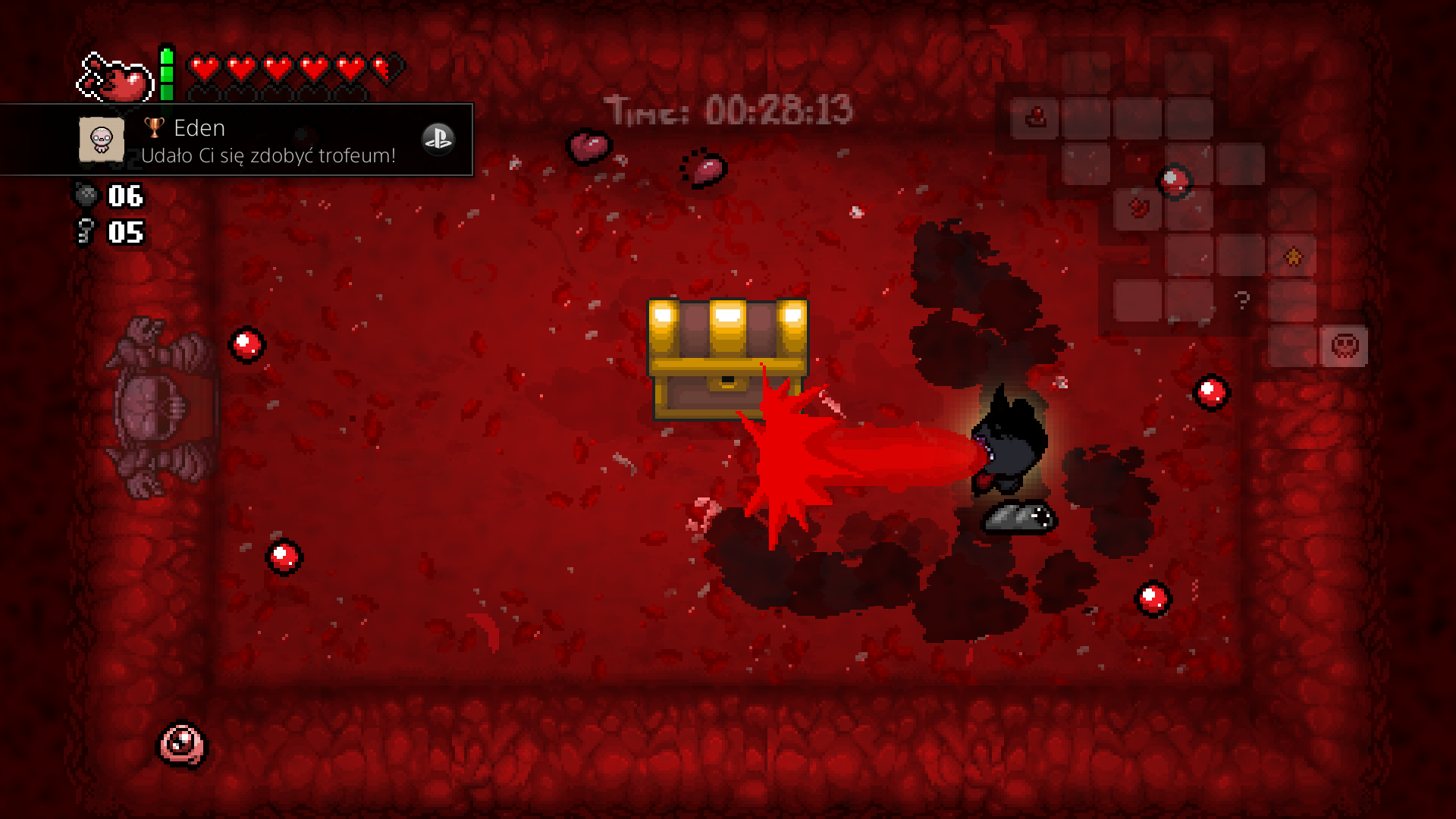Select the boss skull room on minimap
Image resolution: width=1456 pixels, height=819 pixels.
[x=1344, y=347]
